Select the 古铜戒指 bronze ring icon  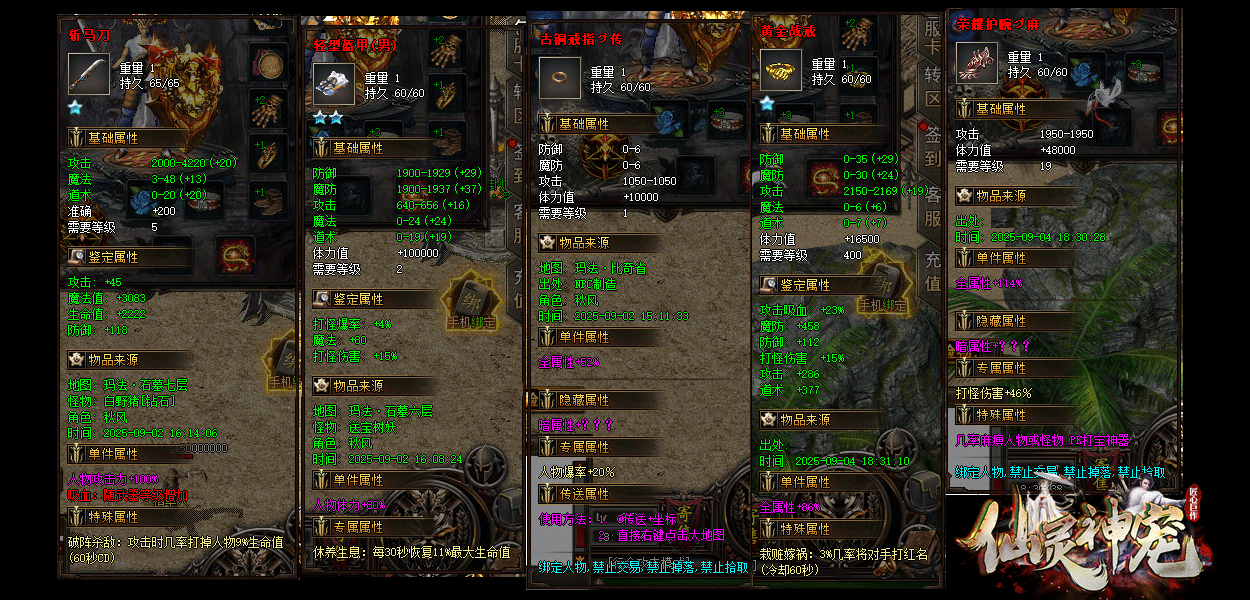[560, 78]
